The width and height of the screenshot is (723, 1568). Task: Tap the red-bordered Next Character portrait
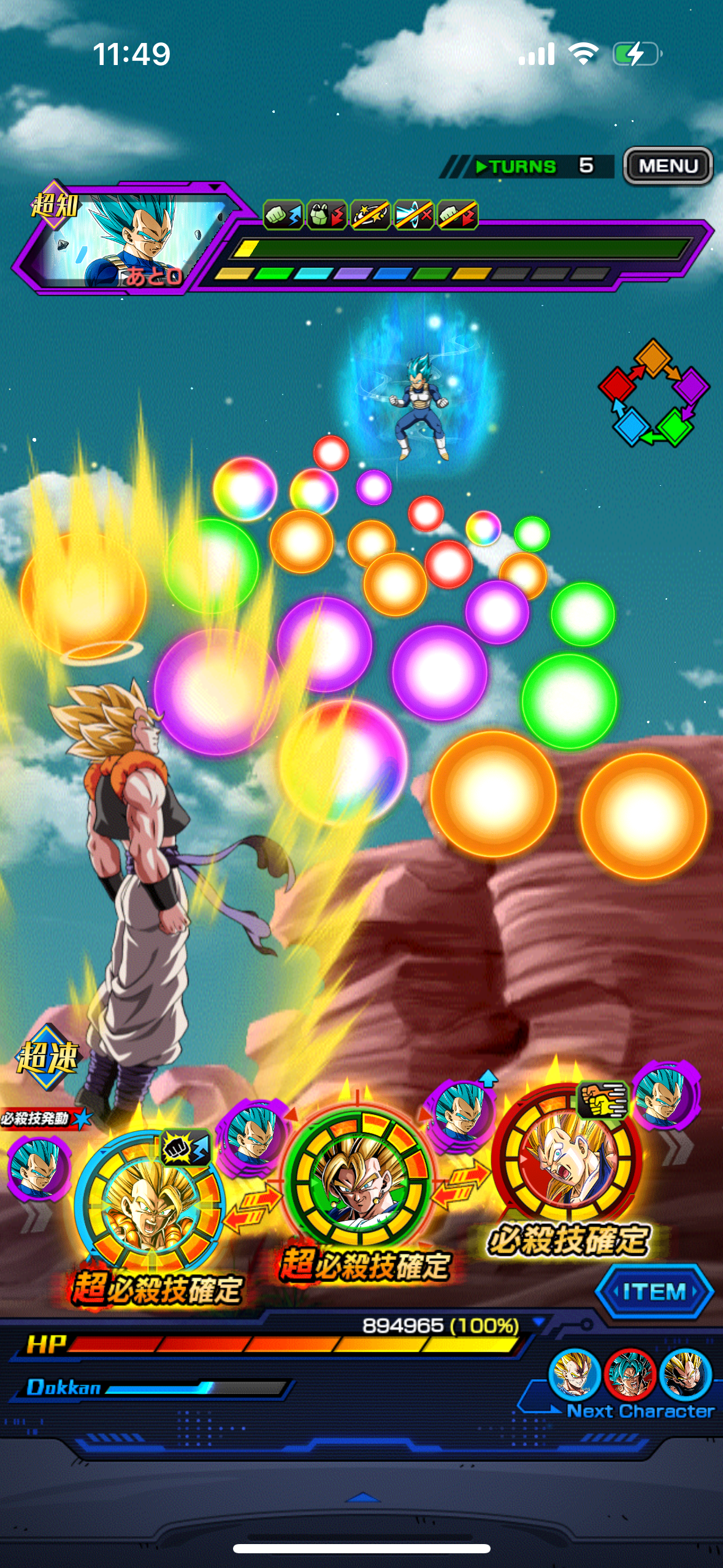630,1375
